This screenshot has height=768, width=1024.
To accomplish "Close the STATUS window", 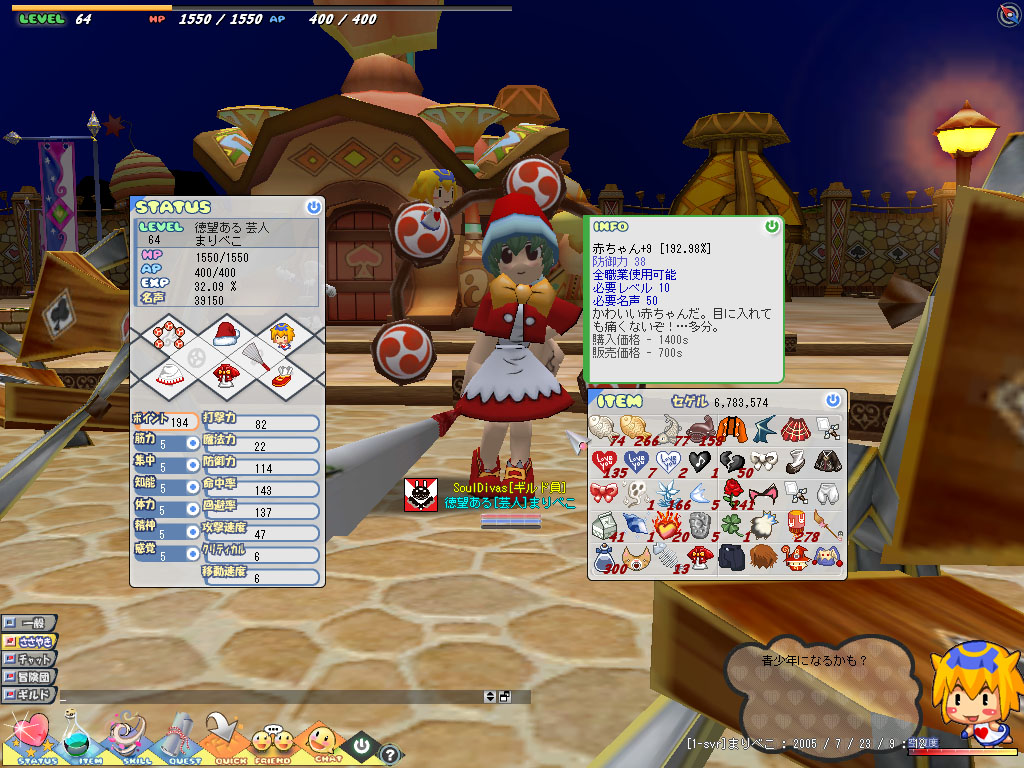I will 314,207.
